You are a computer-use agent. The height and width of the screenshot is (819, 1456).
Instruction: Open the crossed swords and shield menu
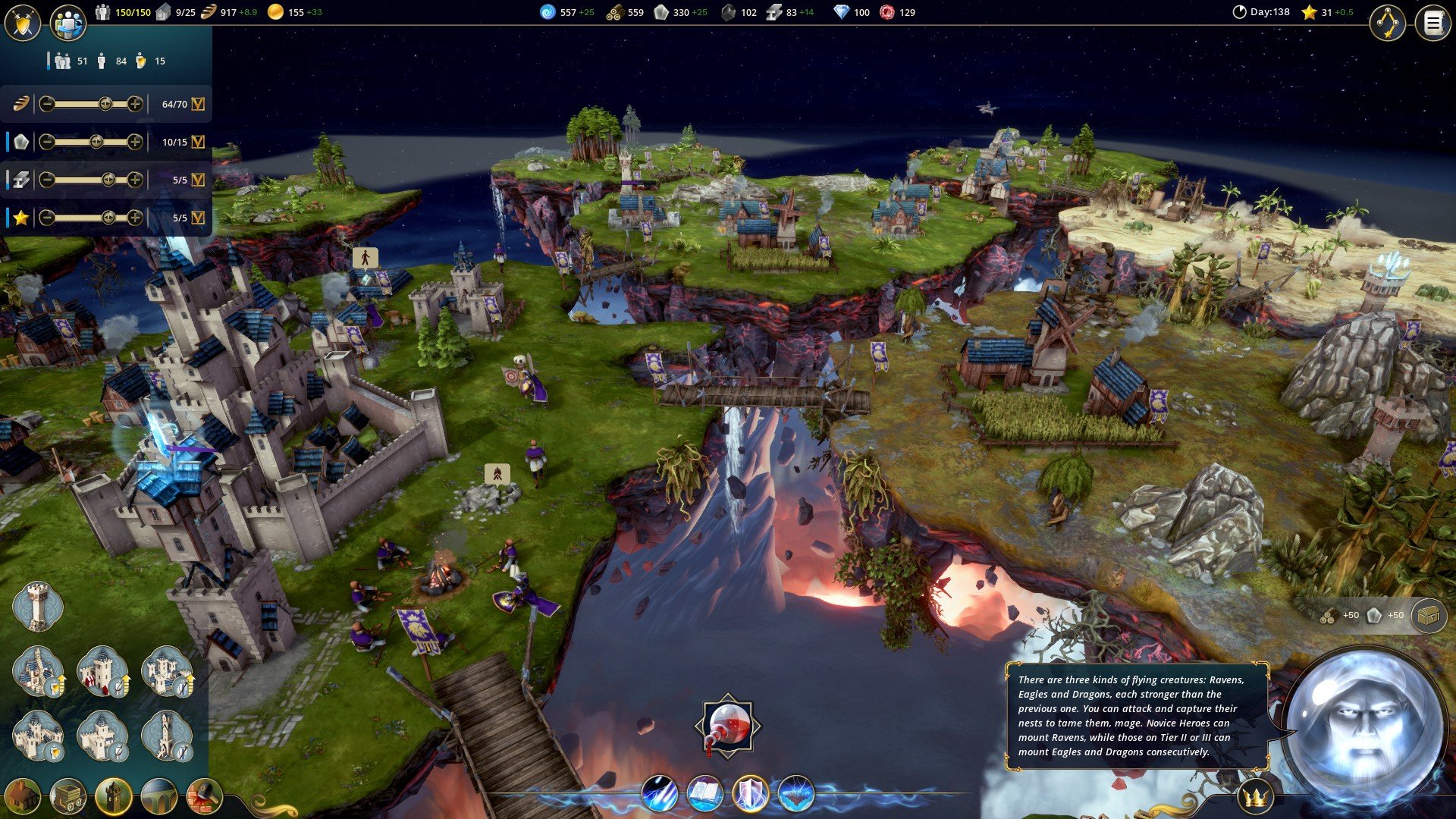pyautogui.click(x=23, y=23)
